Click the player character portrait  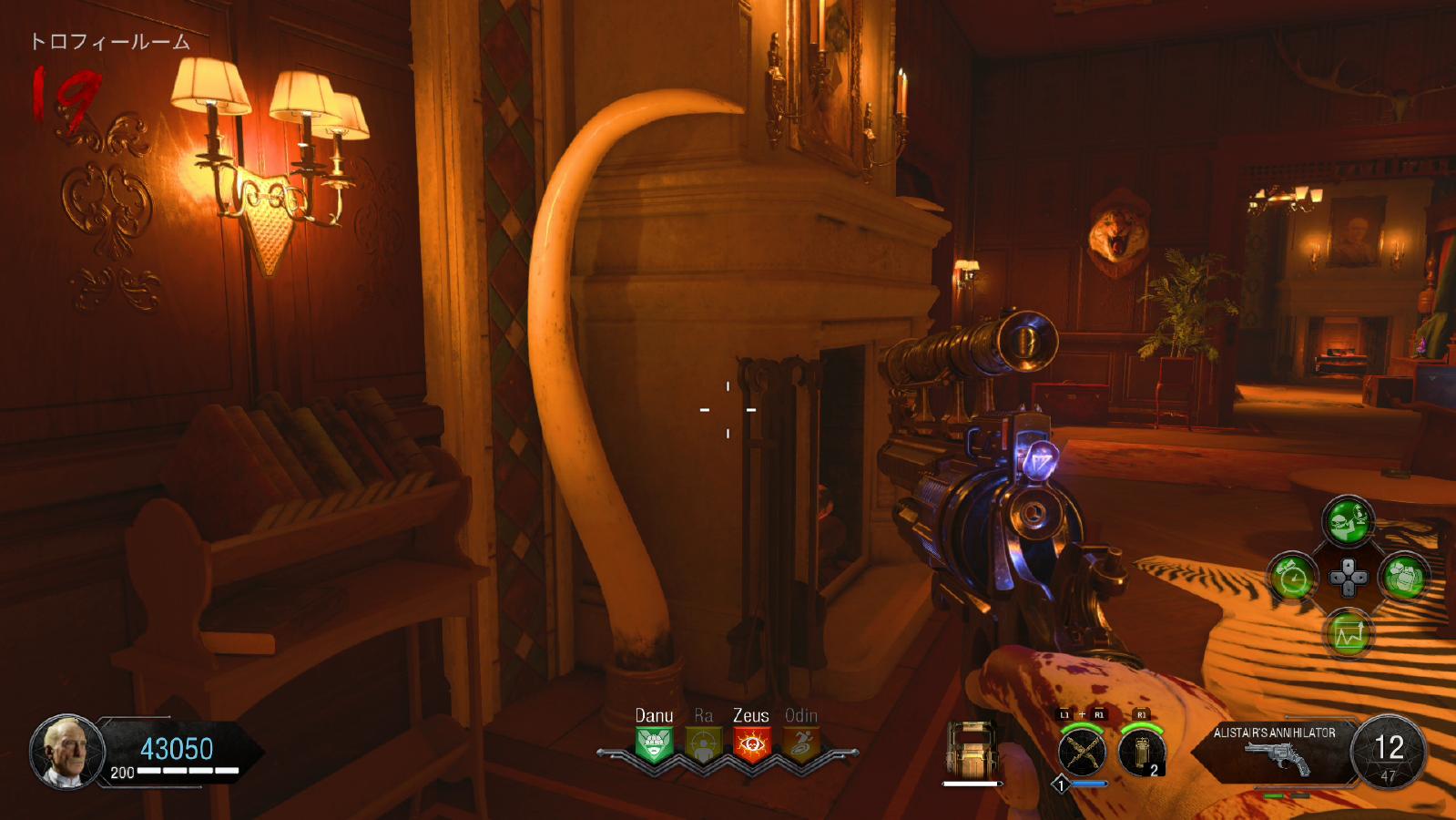66,752
